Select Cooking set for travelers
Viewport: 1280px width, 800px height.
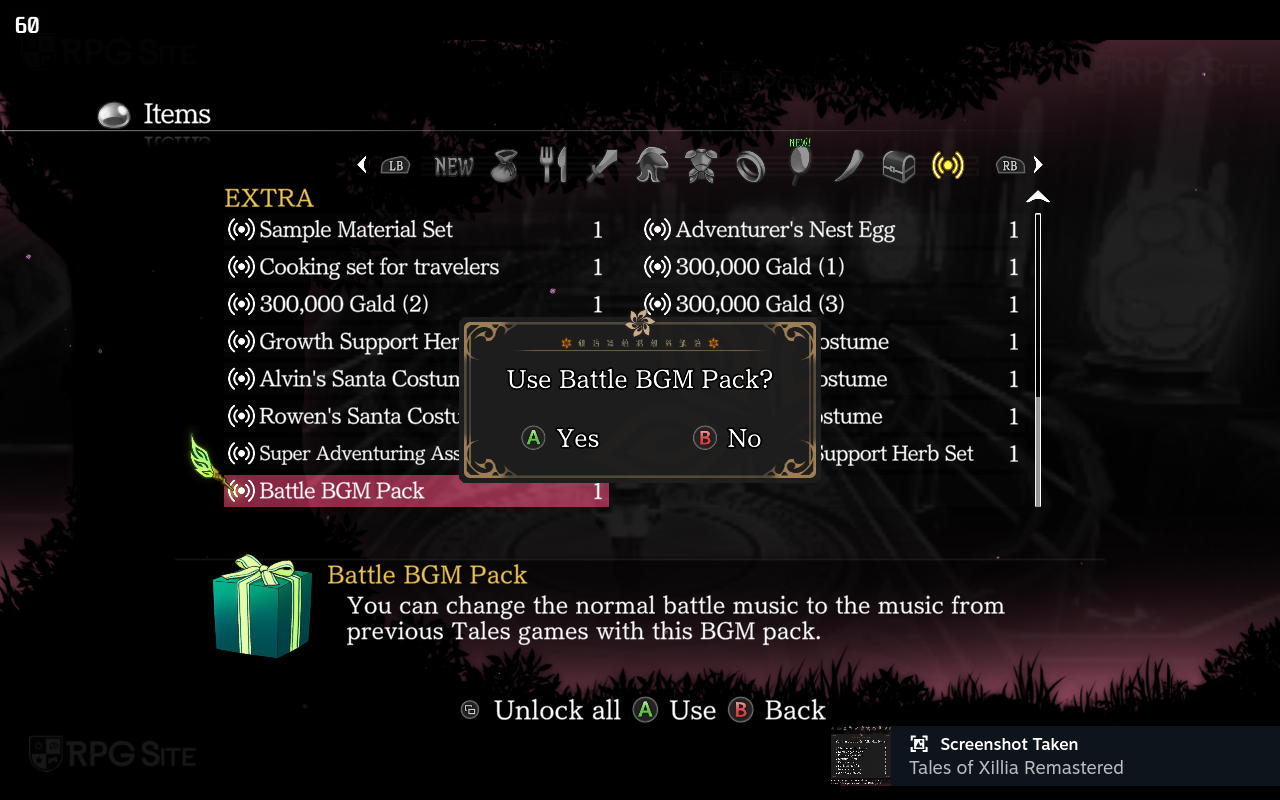coord(378,267)
